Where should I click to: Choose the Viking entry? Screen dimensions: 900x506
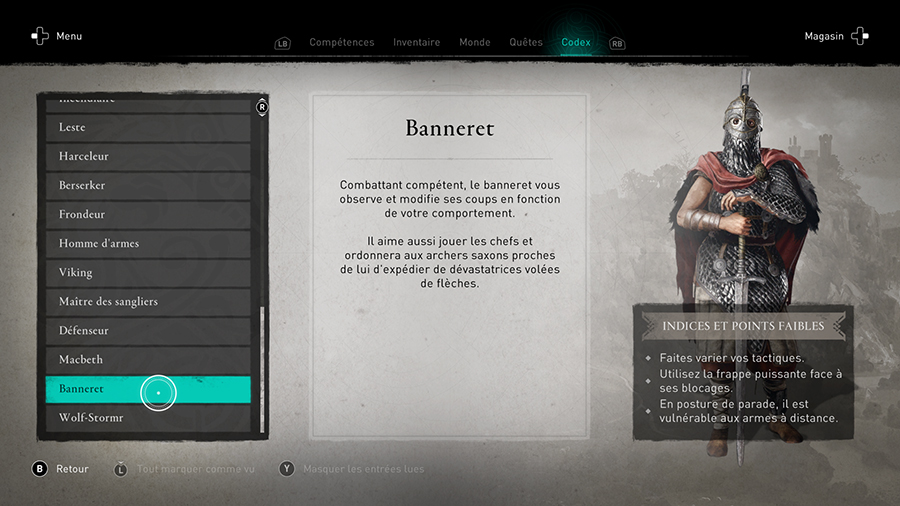(148, 273)
